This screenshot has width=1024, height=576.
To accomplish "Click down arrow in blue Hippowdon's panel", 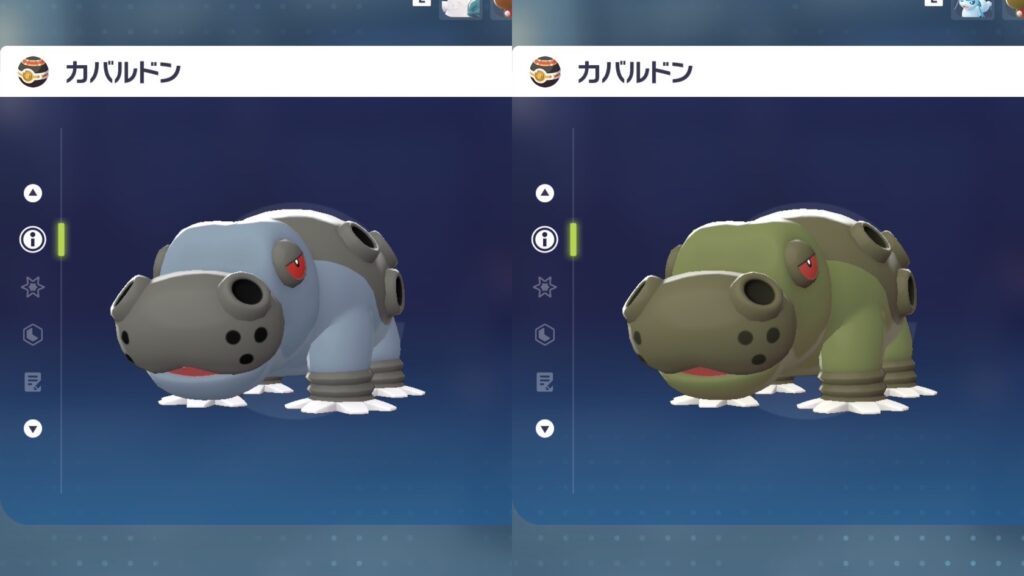I will [33, 429].
